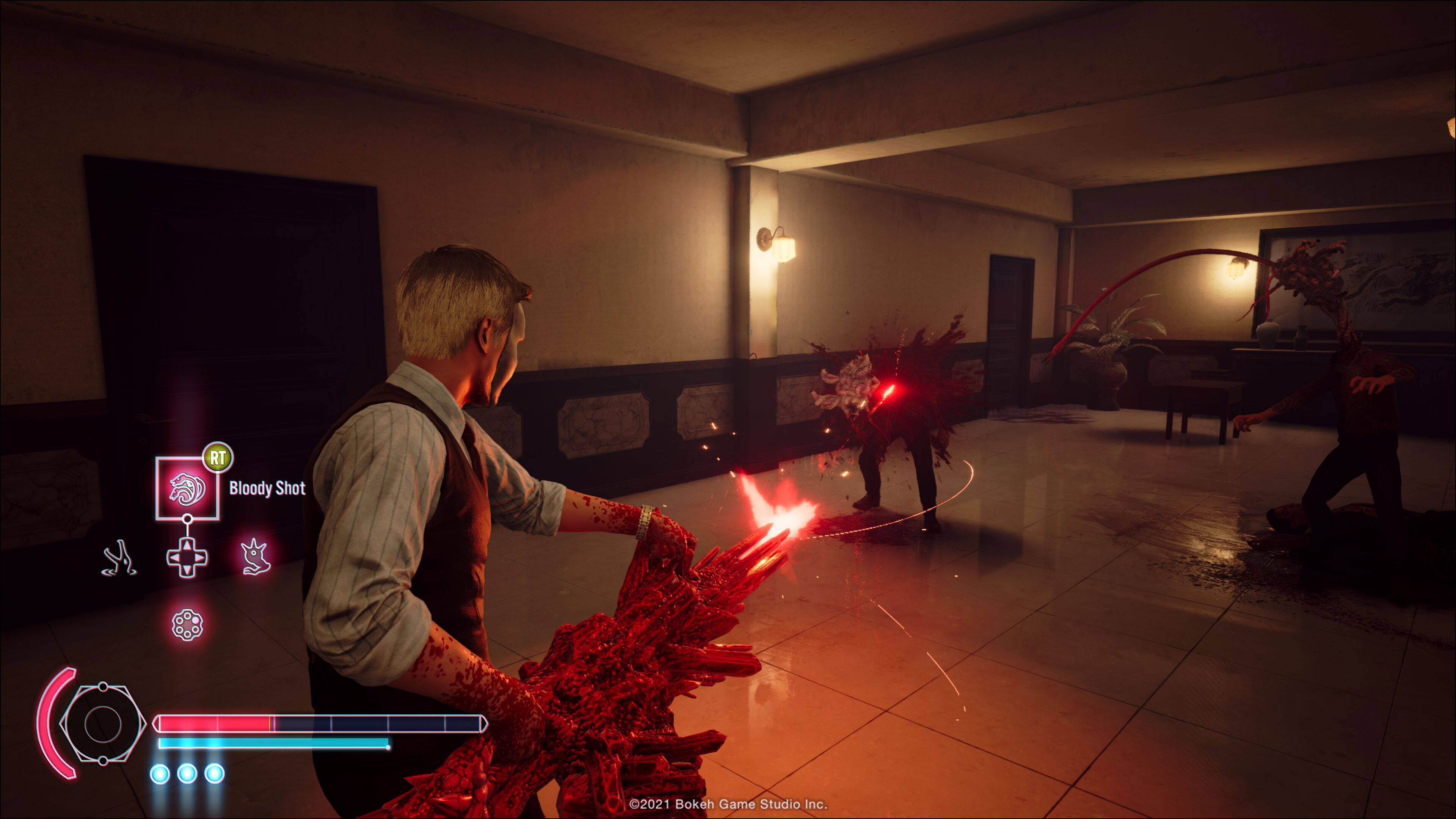The image size is (1456, 819).
Task: Pick the claw-shaped ability on the left
Action: click(x=119, y=558)
